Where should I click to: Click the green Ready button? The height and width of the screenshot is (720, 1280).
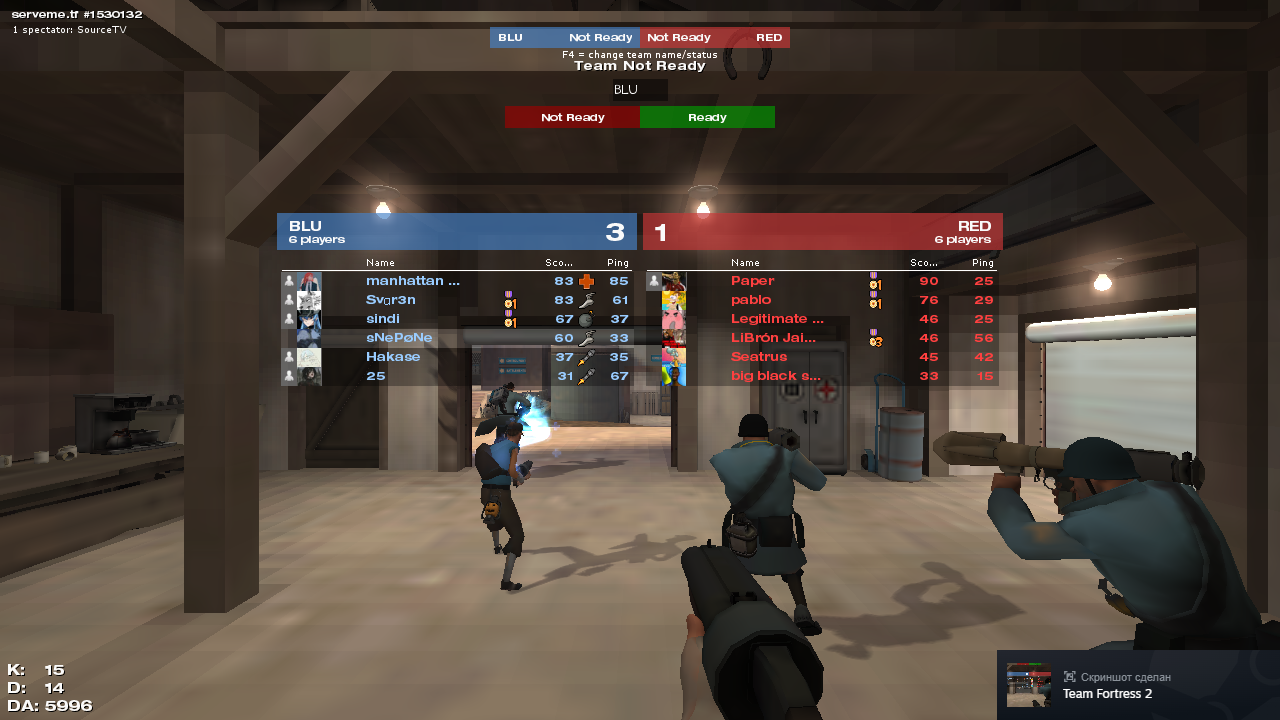click(x=707, y=117)
